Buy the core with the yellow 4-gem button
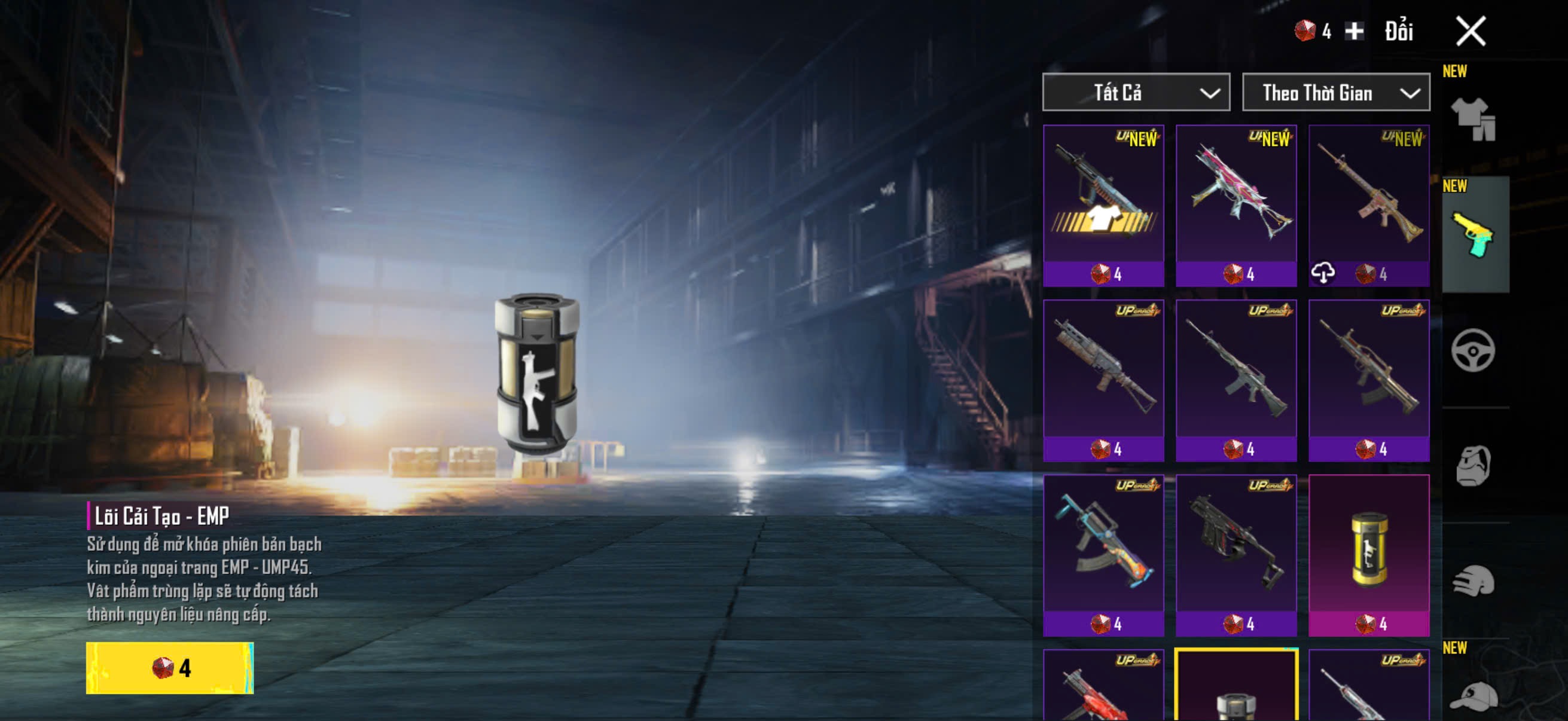The width and height of the screenshot is (1568, 721). (170, 667)
